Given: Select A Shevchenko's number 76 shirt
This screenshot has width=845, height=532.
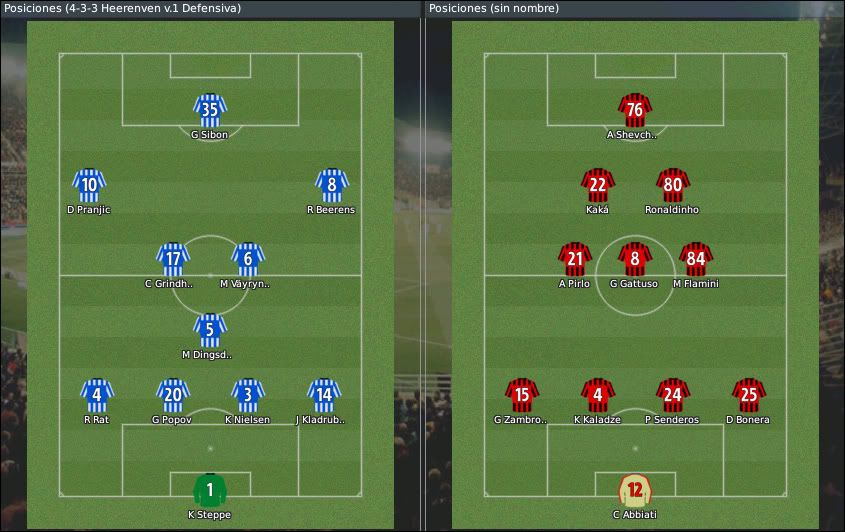Looking at the screenshot, I should coord(634,109).
